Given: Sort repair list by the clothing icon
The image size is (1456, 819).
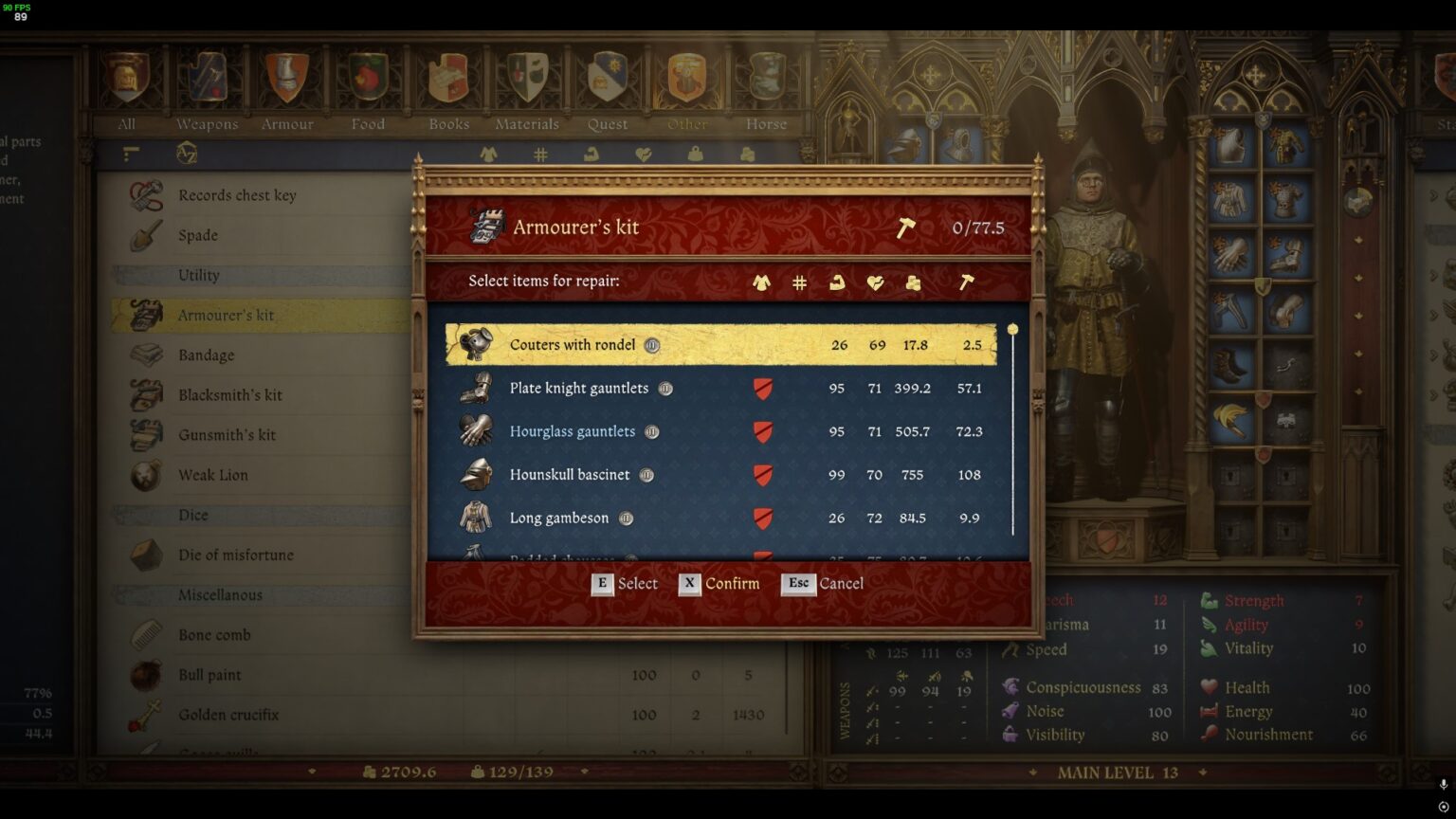Looking at the screenshot, I should pyautogui.click(x=760, y=282).
